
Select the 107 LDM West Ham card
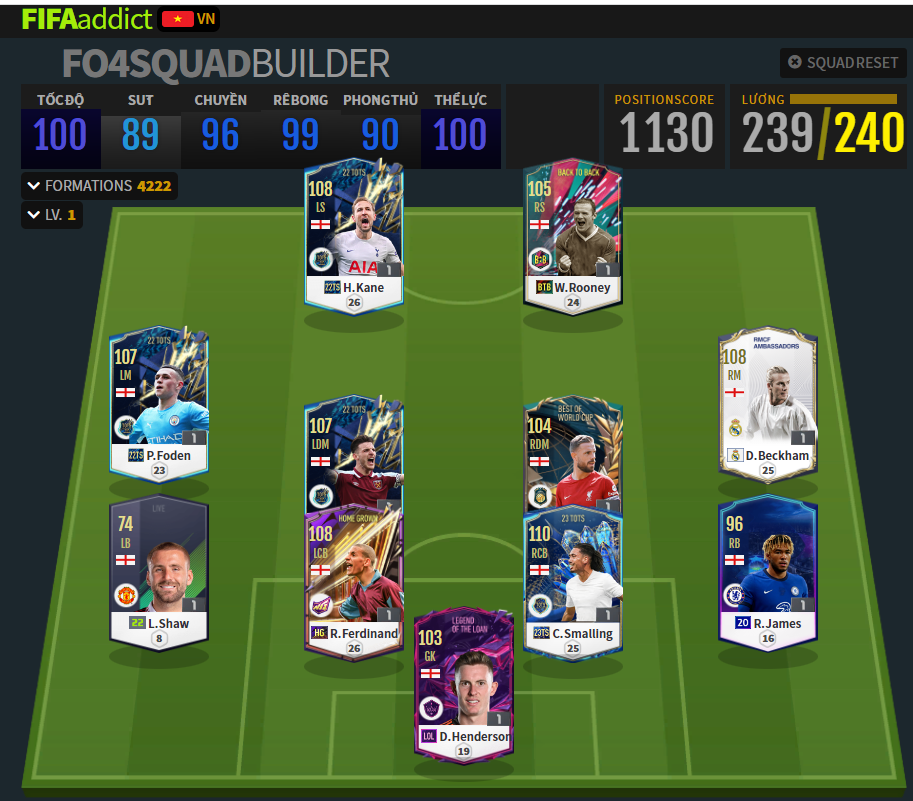pyautogui.click(x=353, y=455)
